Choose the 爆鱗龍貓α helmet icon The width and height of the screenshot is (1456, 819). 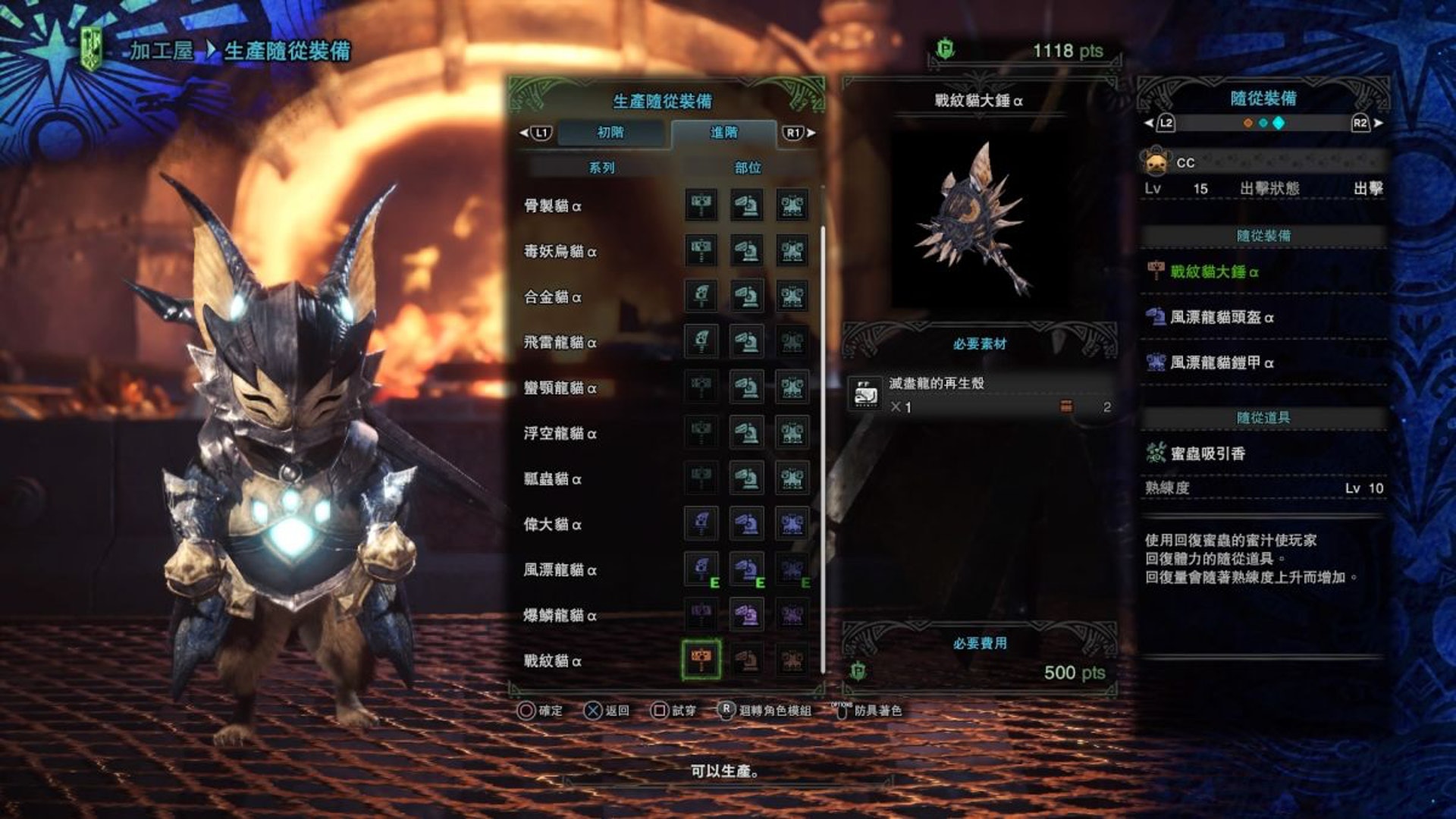pos(747,615)
